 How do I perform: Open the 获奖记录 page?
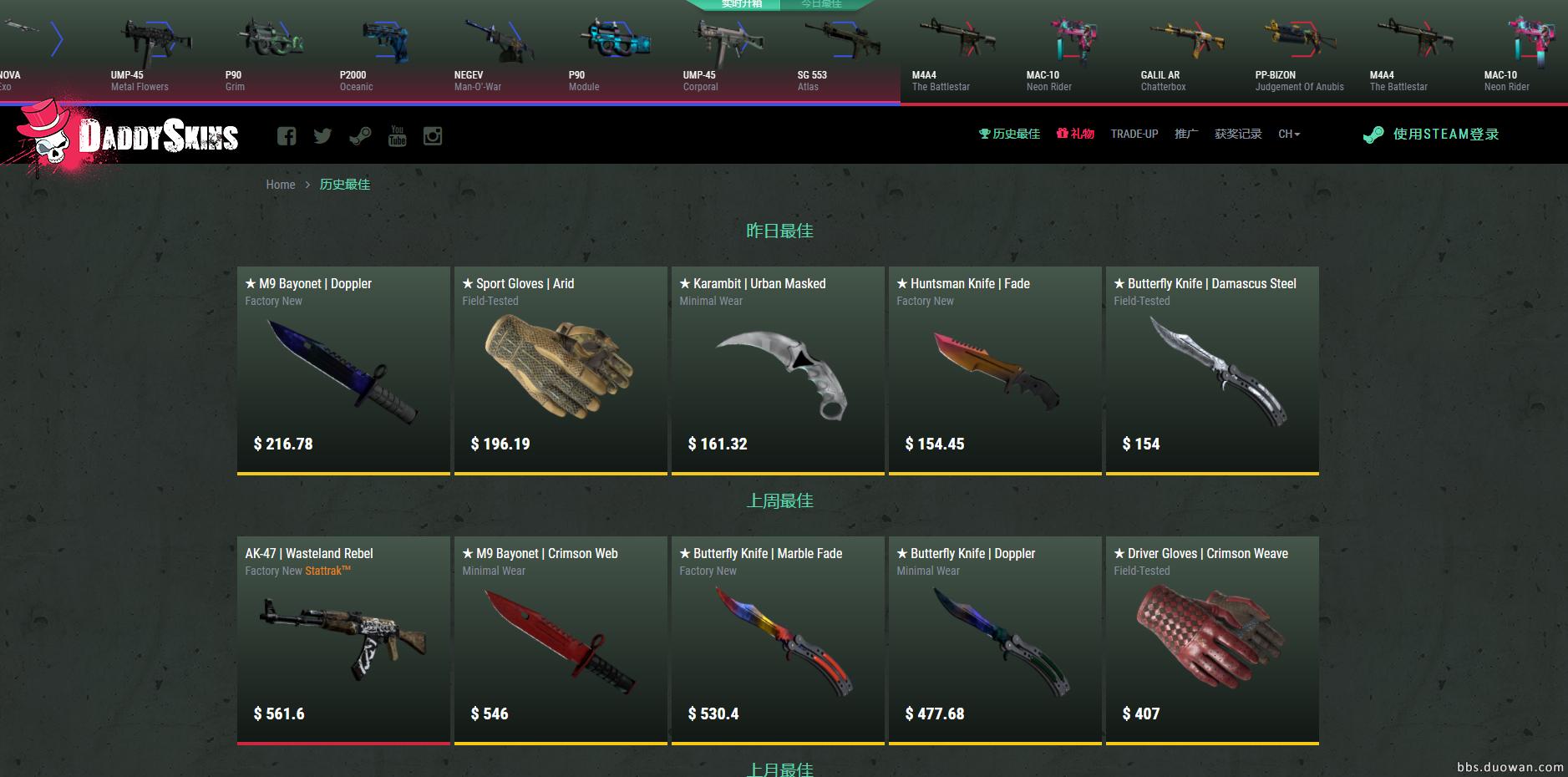pos(1239,134)
